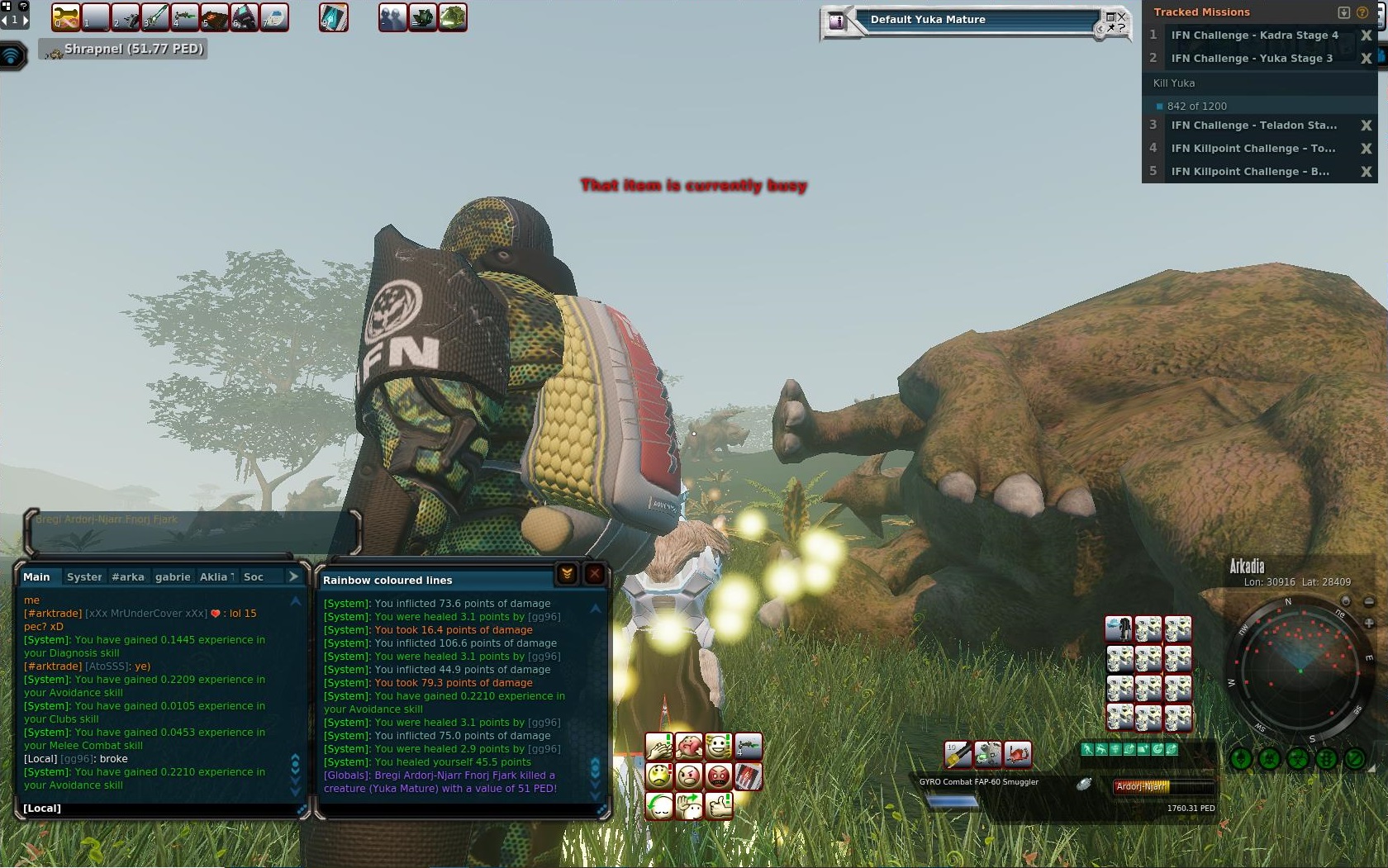
Task: Open the Tracked Missions help button
Action: [1362, 12]
